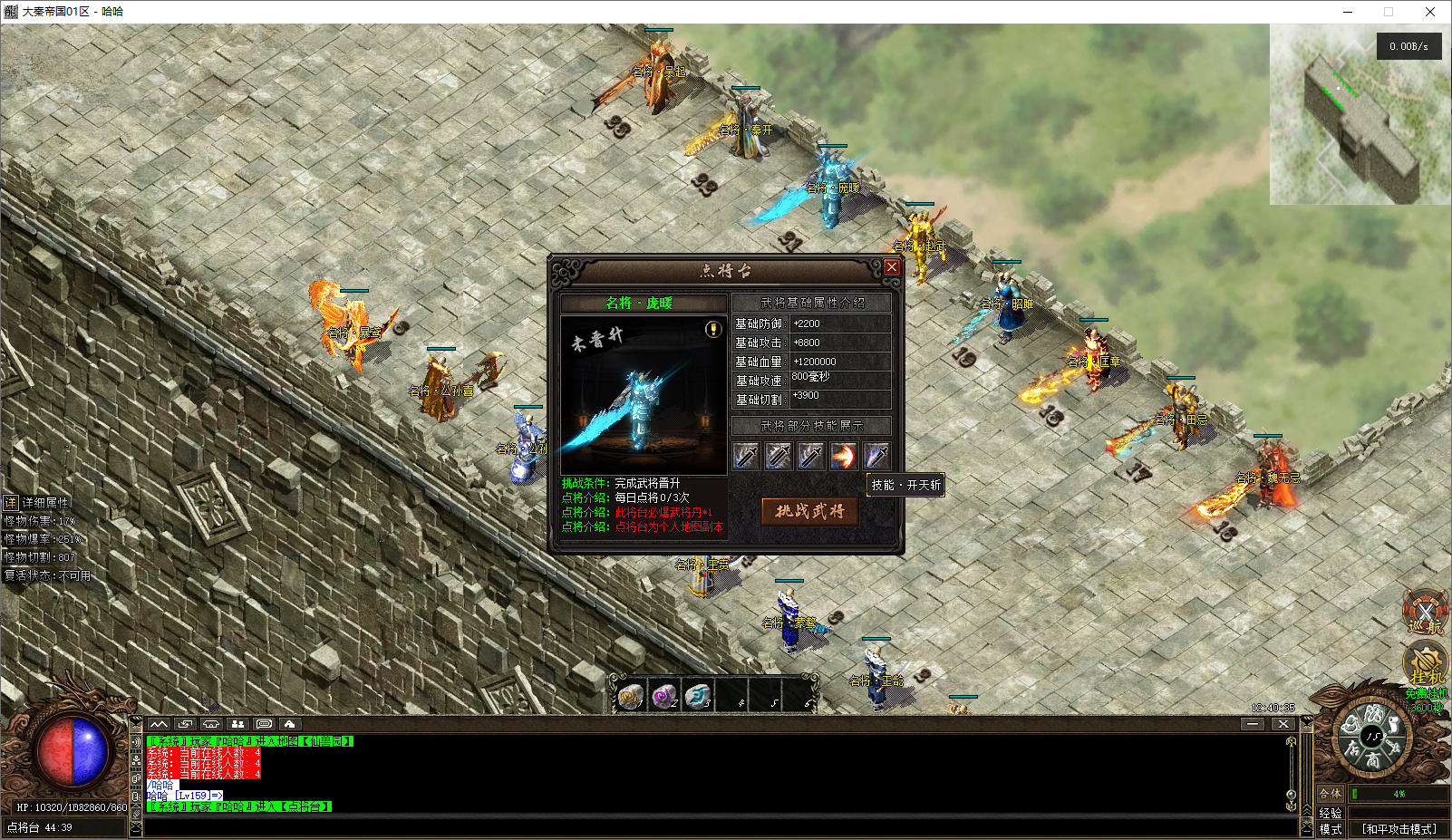1452x840 pixels.
Task: Select the speech-bubble chat channel tab
Action: [264, 724]
